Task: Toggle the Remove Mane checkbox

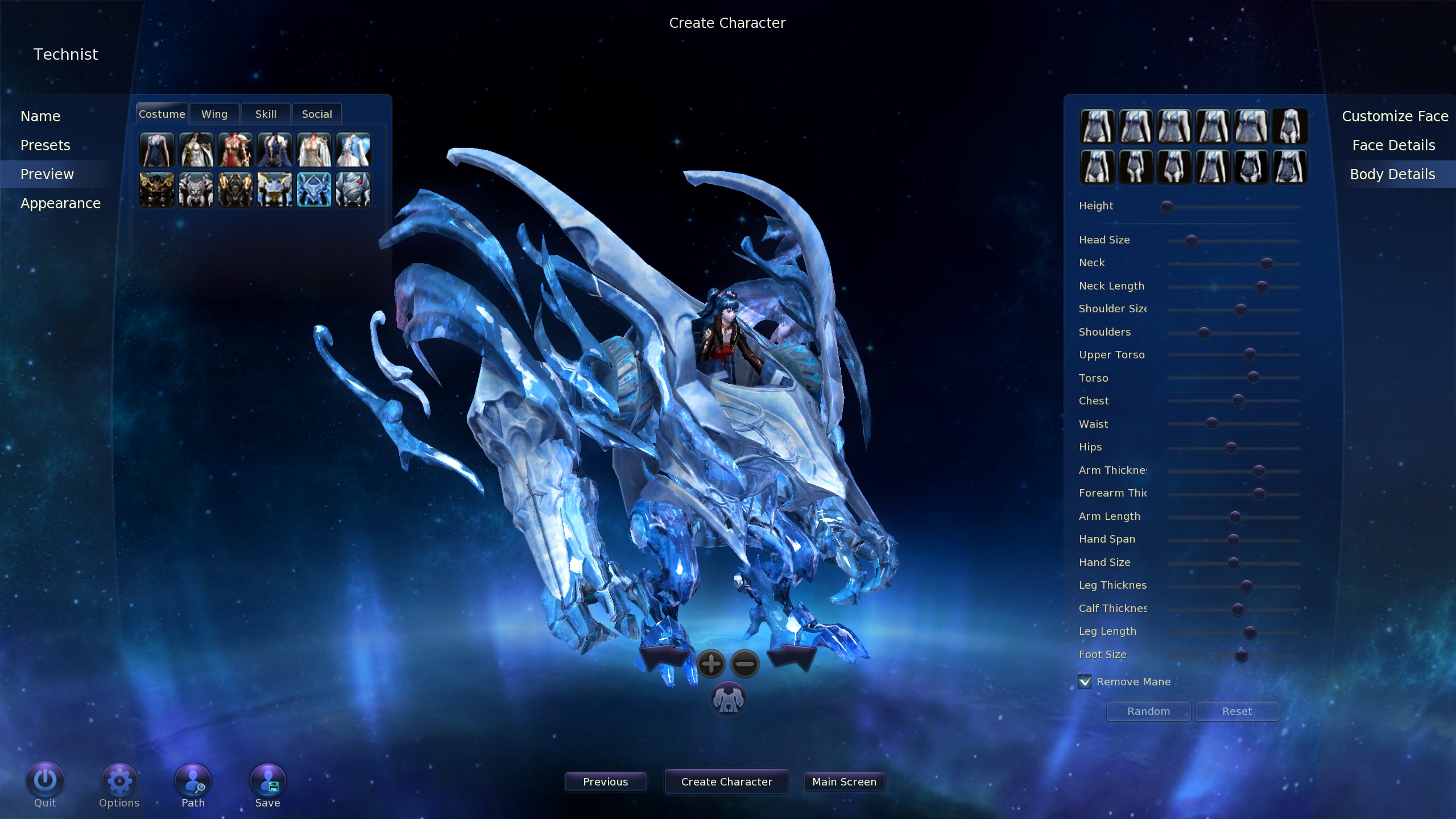Action: click(x=1085, y=681)
